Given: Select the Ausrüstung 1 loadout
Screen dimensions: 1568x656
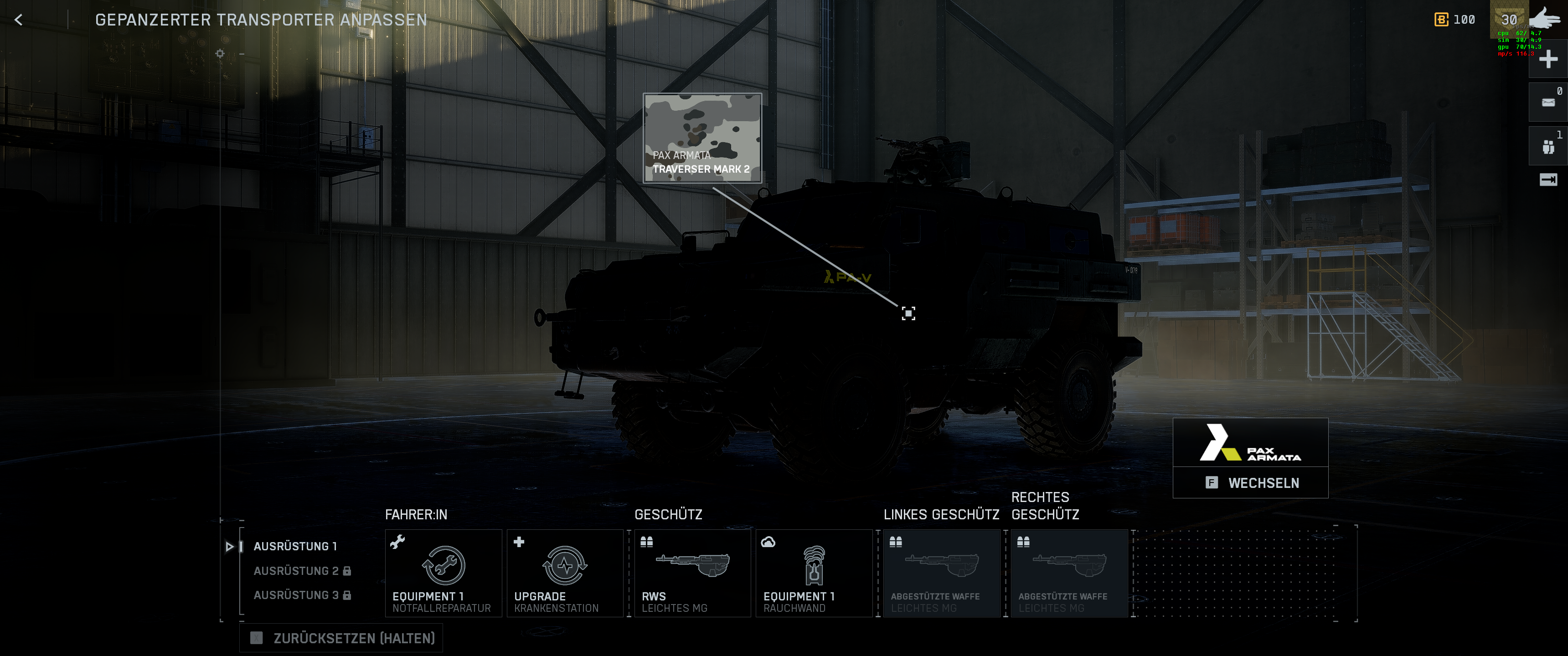Looking at the screenshot, I should [295, 546].
